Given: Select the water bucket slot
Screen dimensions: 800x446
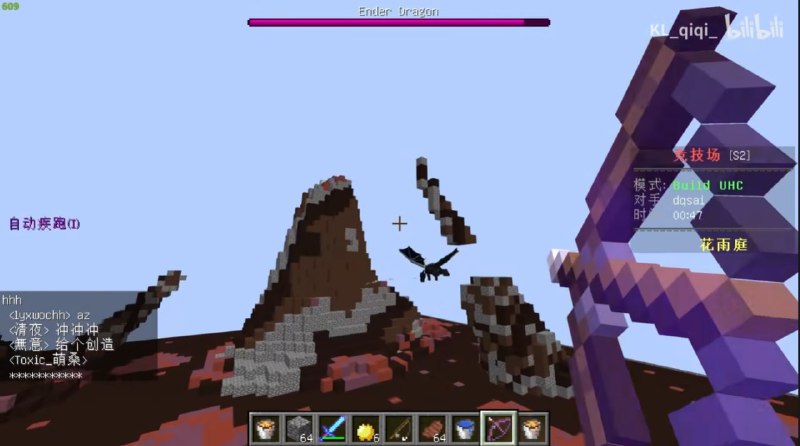Looking at the screenshot, I should coord(466,428).
